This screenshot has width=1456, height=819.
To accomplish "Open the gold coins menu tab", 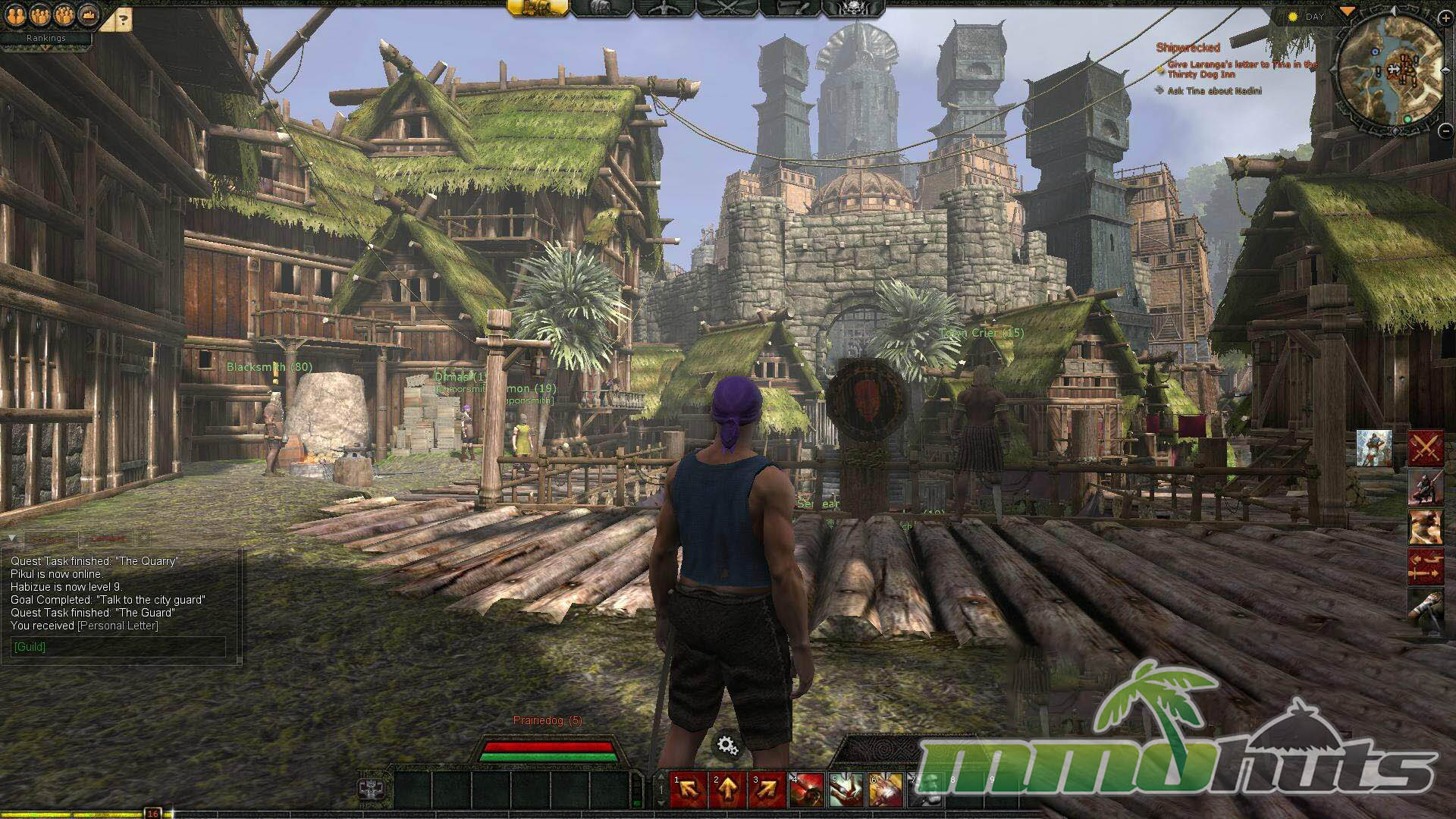I will pyautogui.click(x=538, y=8).
